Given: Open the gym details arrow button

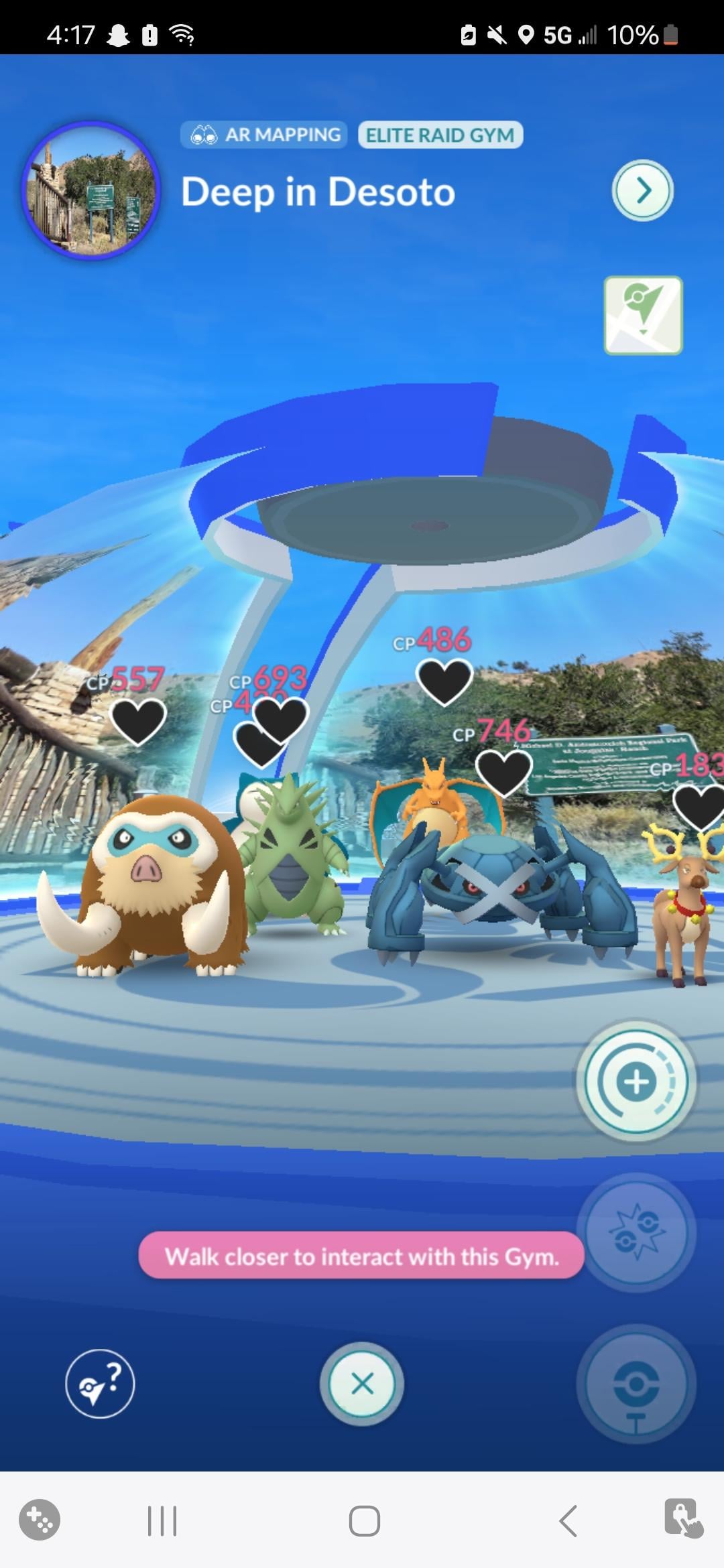Looking at the screenshot, I should [642, 191].
